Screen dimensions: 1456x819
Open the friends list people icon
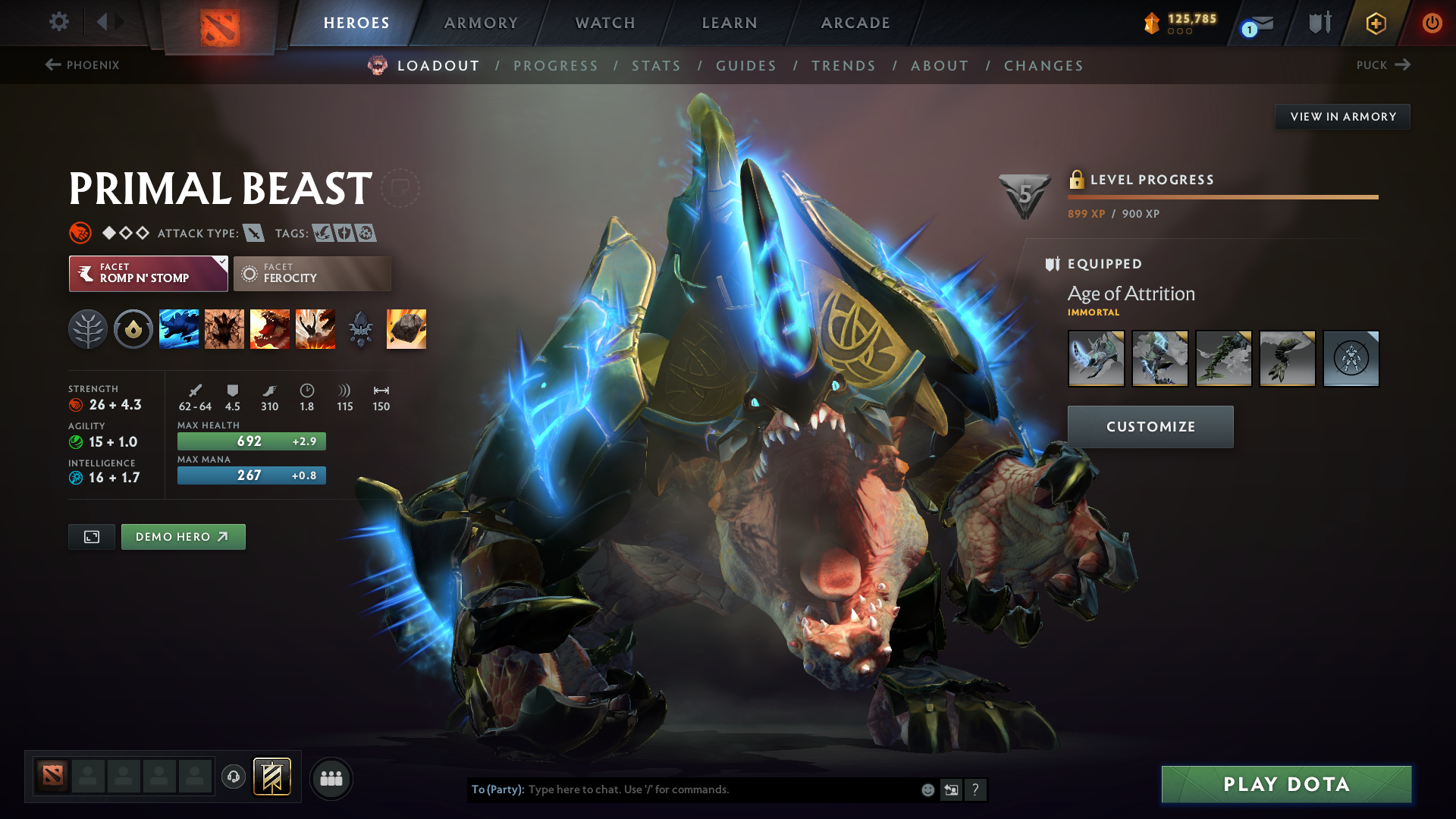pyautogui.click(x=331, y=777)
